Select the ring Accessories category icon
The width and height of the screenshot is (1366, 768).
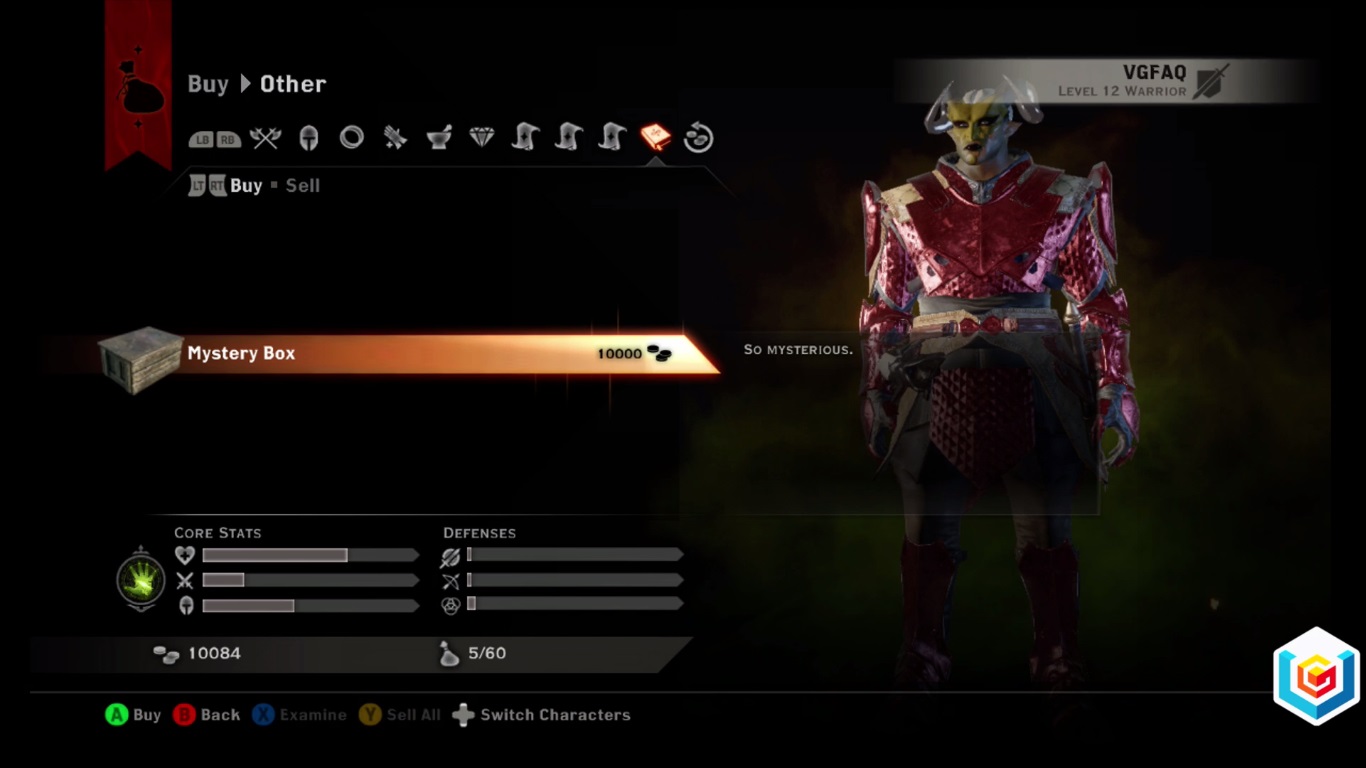tap(351, 138)
